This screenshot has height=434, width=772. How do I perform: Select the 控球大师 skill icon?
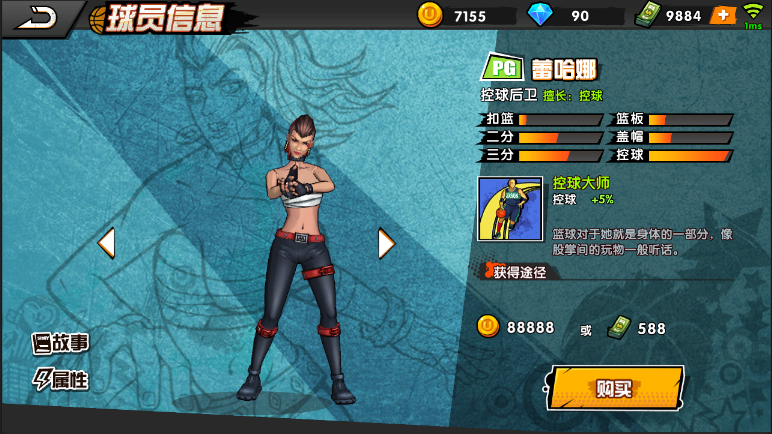tap(510, 209)
